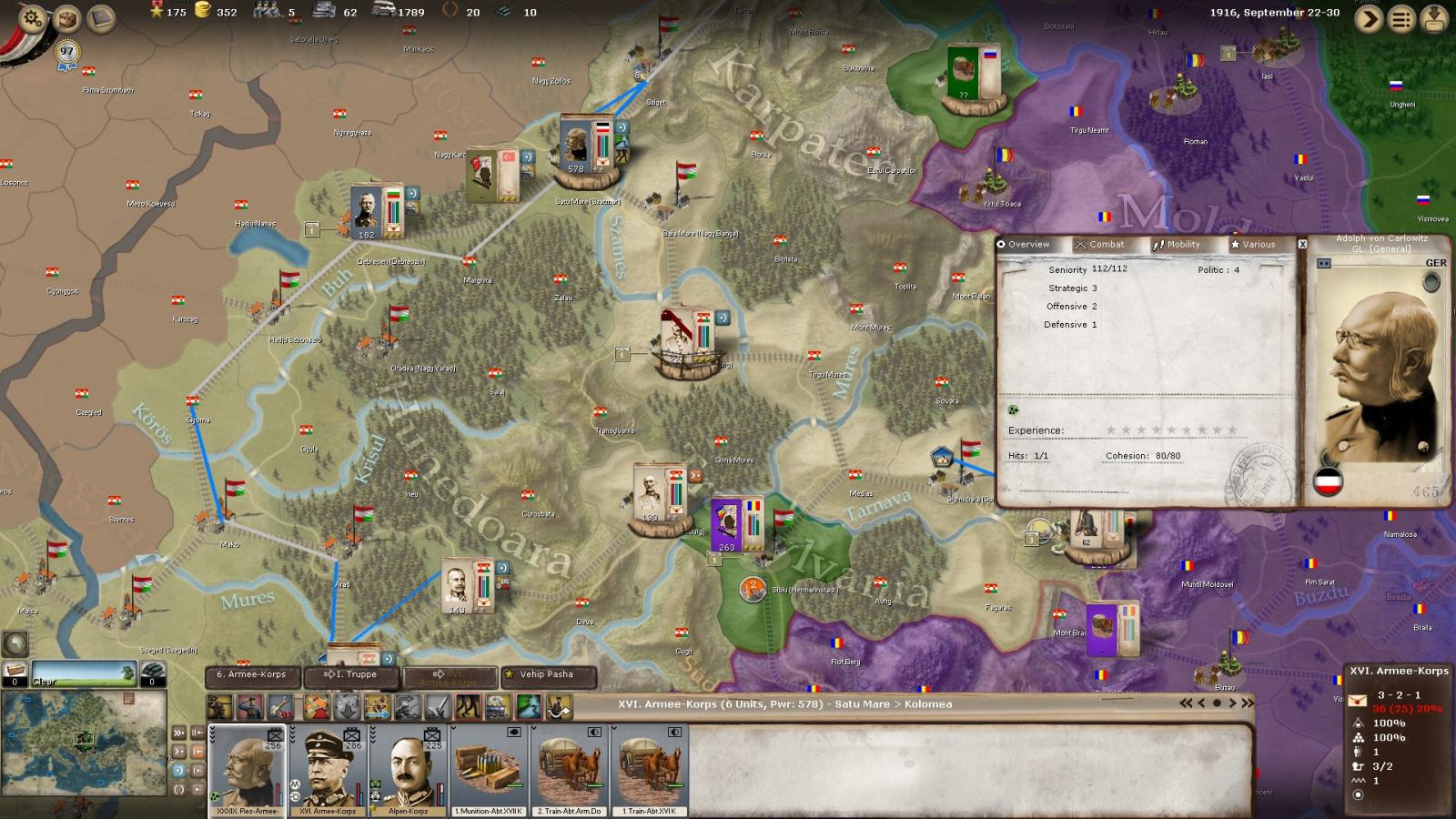The width and height of the screenshot is (1456, 819).
Task: Select the Alpen-Korps unit card
Action: pos(408,770)
